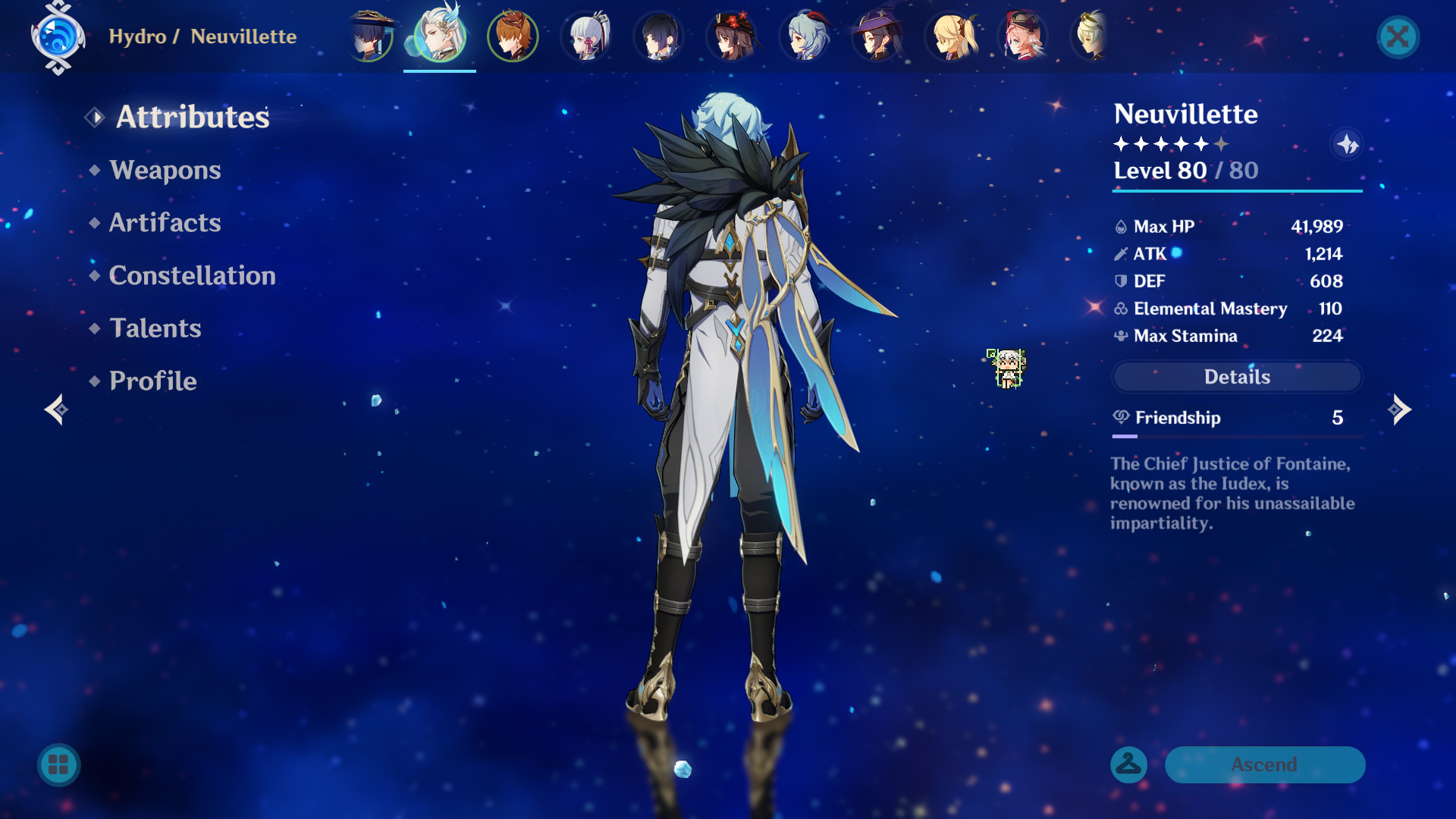The image size is (1456, 819).
Task: Click the Hydro element emblem beside Neuvillette's name
Action: tap(57, 36)
